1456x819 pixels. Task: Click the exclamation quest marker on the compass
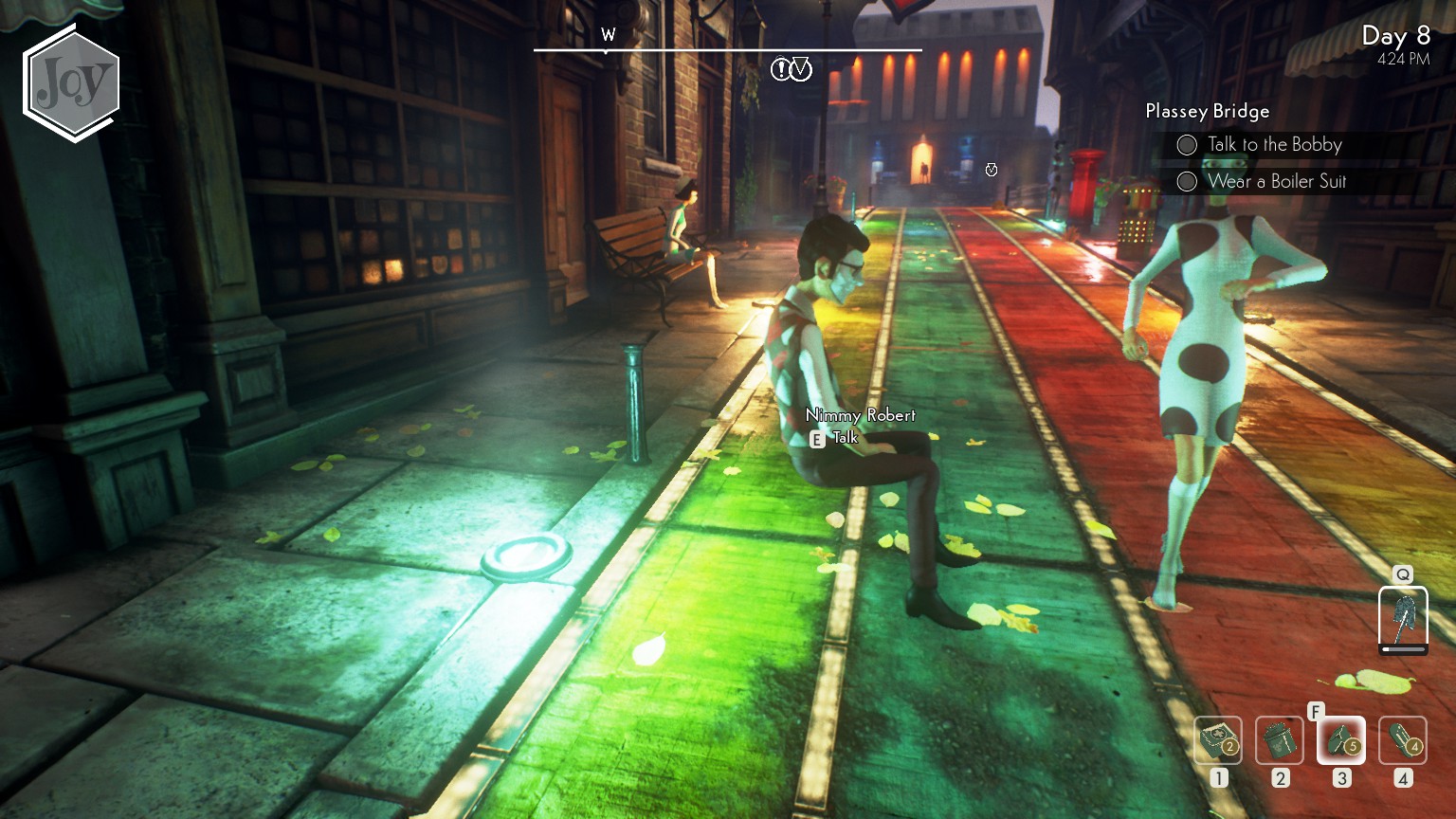click(780, 69)
